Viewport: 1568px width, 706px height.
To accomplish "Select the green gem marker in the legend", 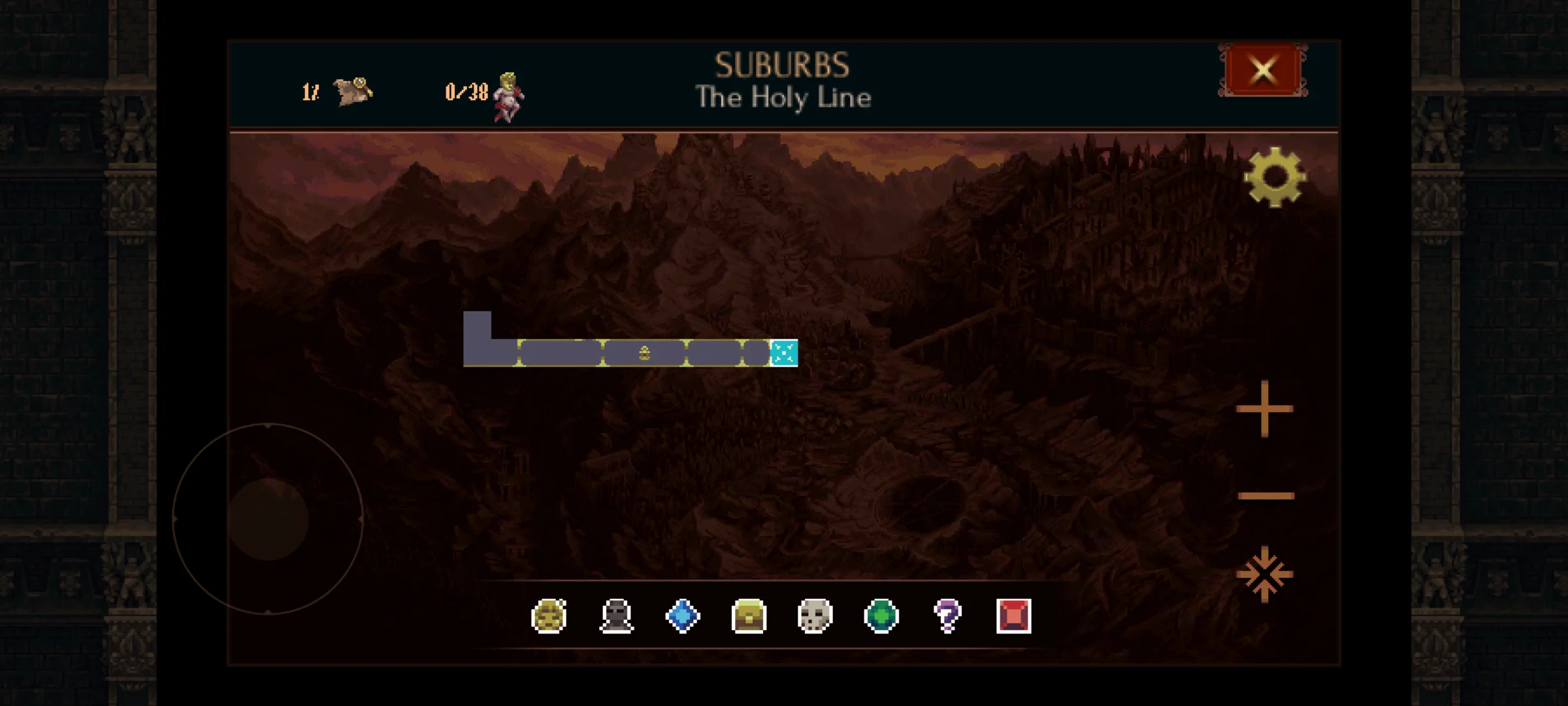I will pyautogui.click(x=881, y=615).
